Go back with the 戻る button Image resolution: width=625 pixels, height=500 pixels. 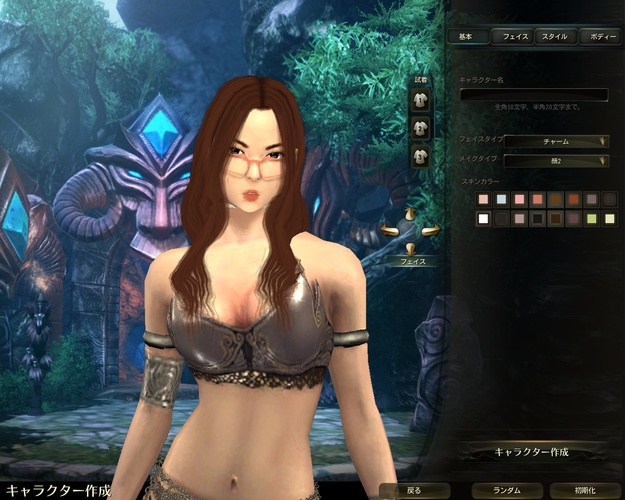tap(415, 491)
